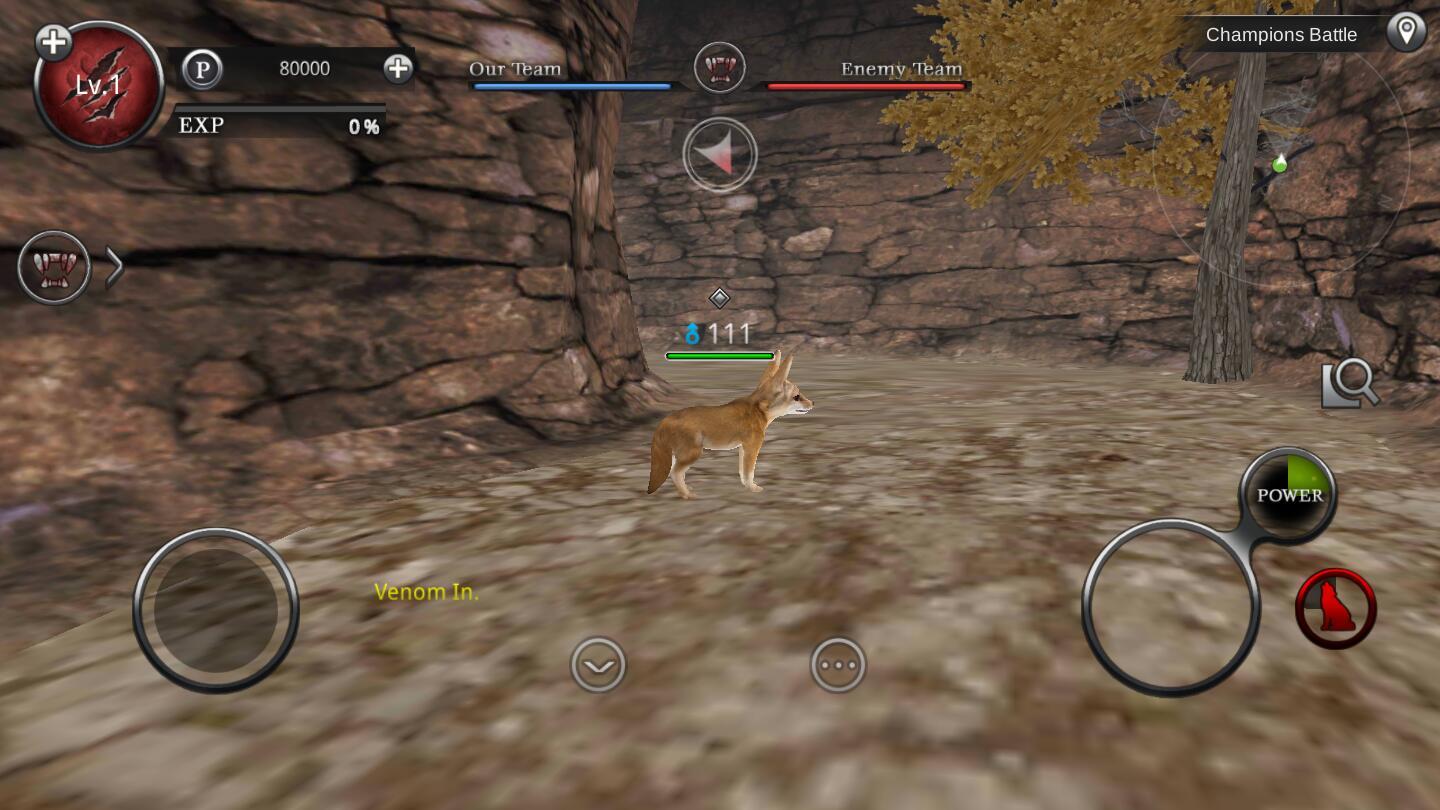Tap the plus badge on the level portrait
This screenshot has height=810, width=1440.
53,42
